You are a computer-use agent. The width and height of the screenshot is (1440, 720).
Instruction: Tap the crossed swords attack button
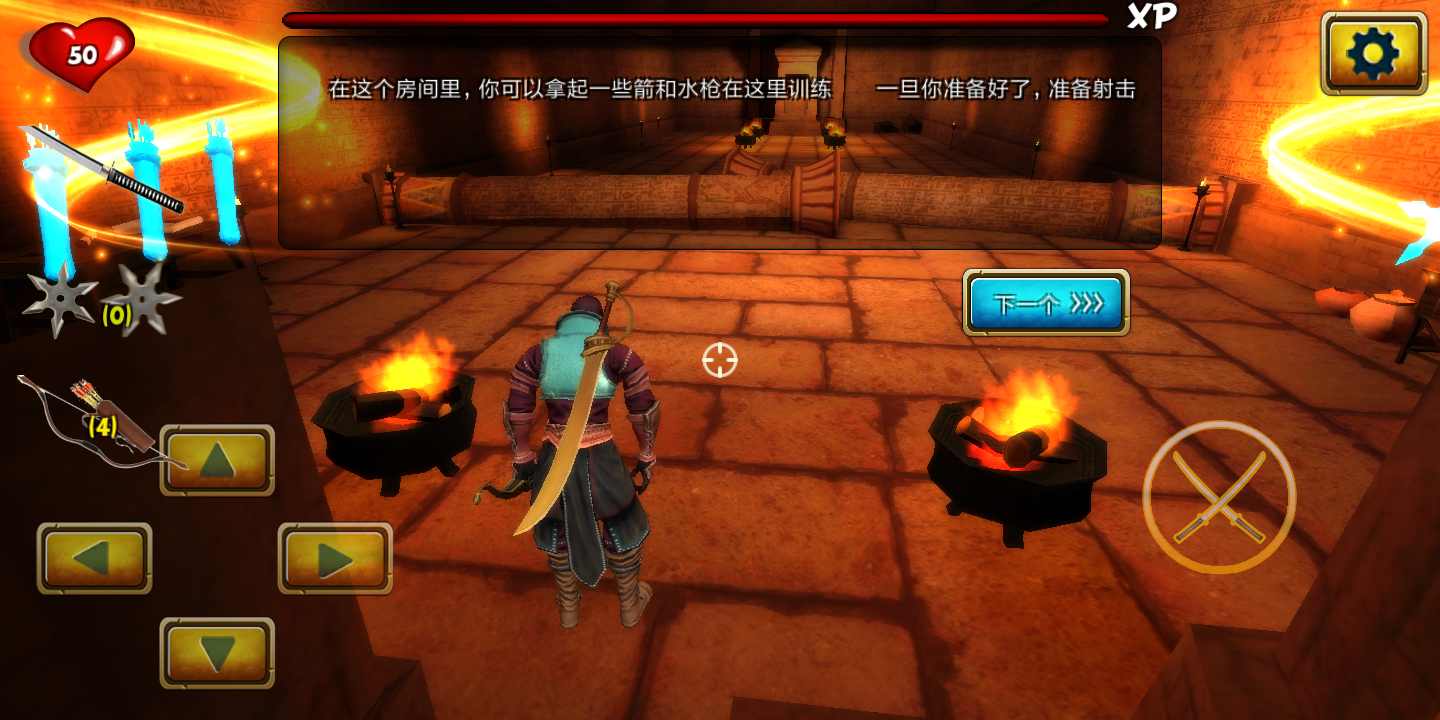point(1215,497)
